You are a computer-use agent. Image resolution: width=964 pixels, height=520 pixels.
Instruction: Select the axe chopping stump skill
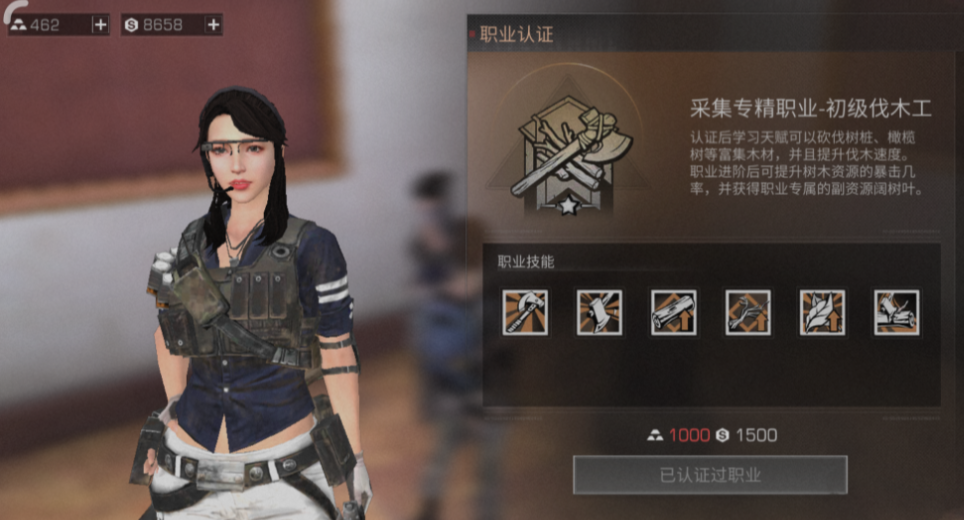(x=599, y=312)
